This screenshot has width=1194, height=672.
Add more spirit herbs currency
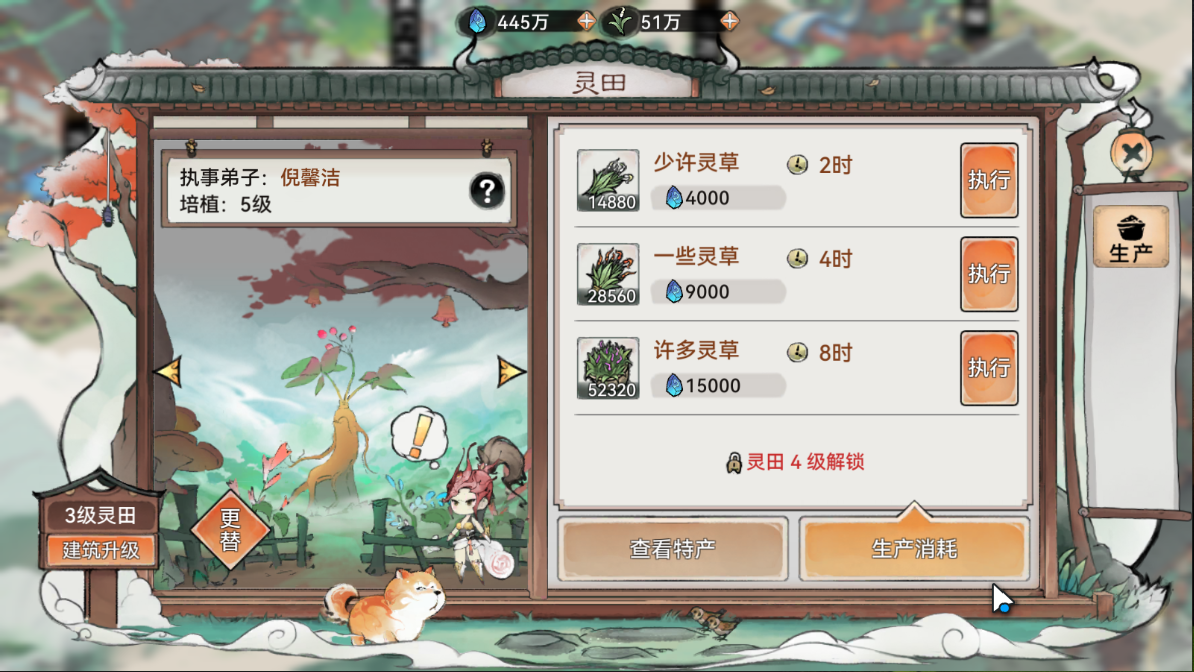[x=730, y=21]
